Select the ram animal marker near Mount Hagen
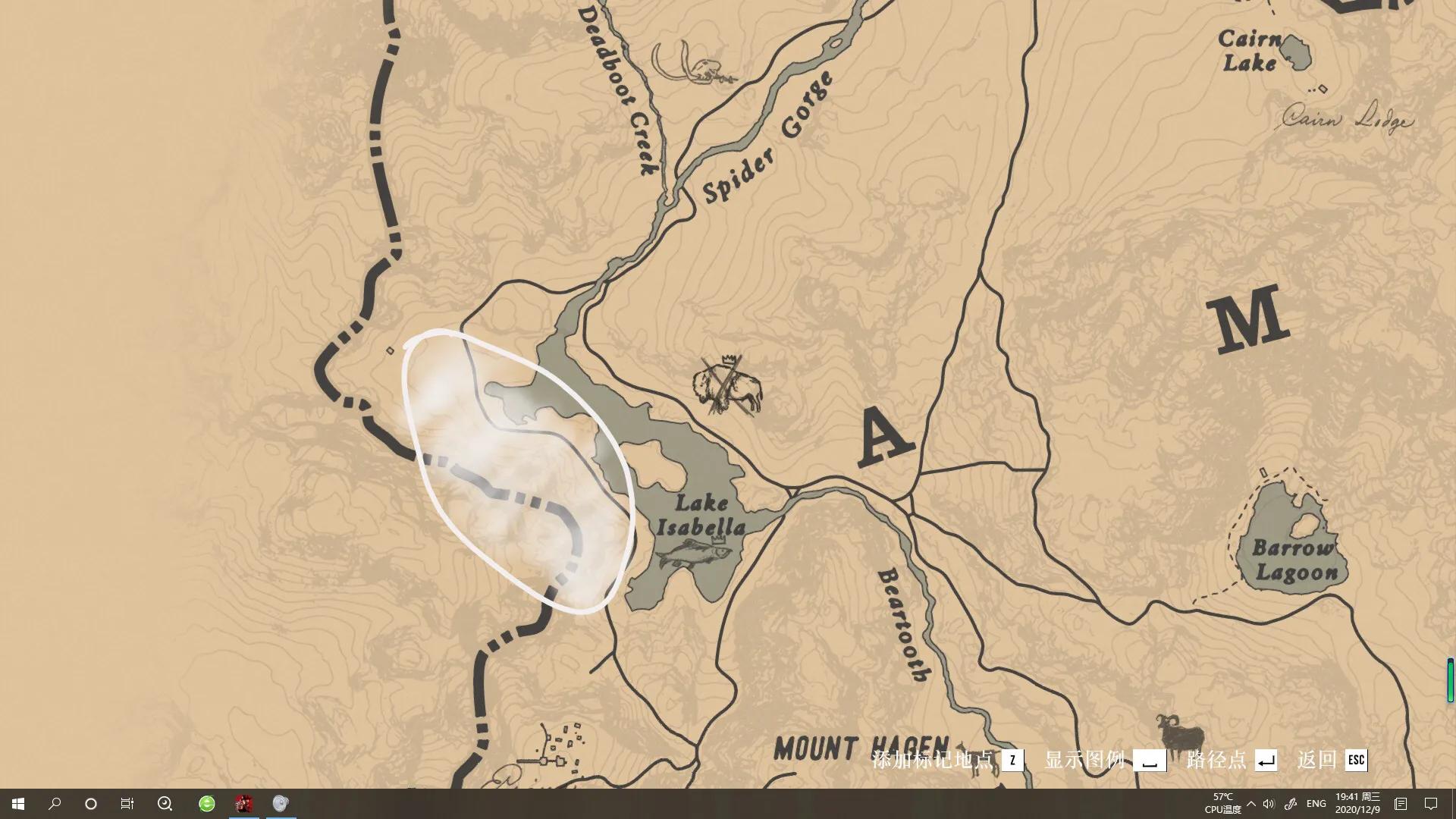This screenshot has height=819, width=1456. click(1181, 733)
